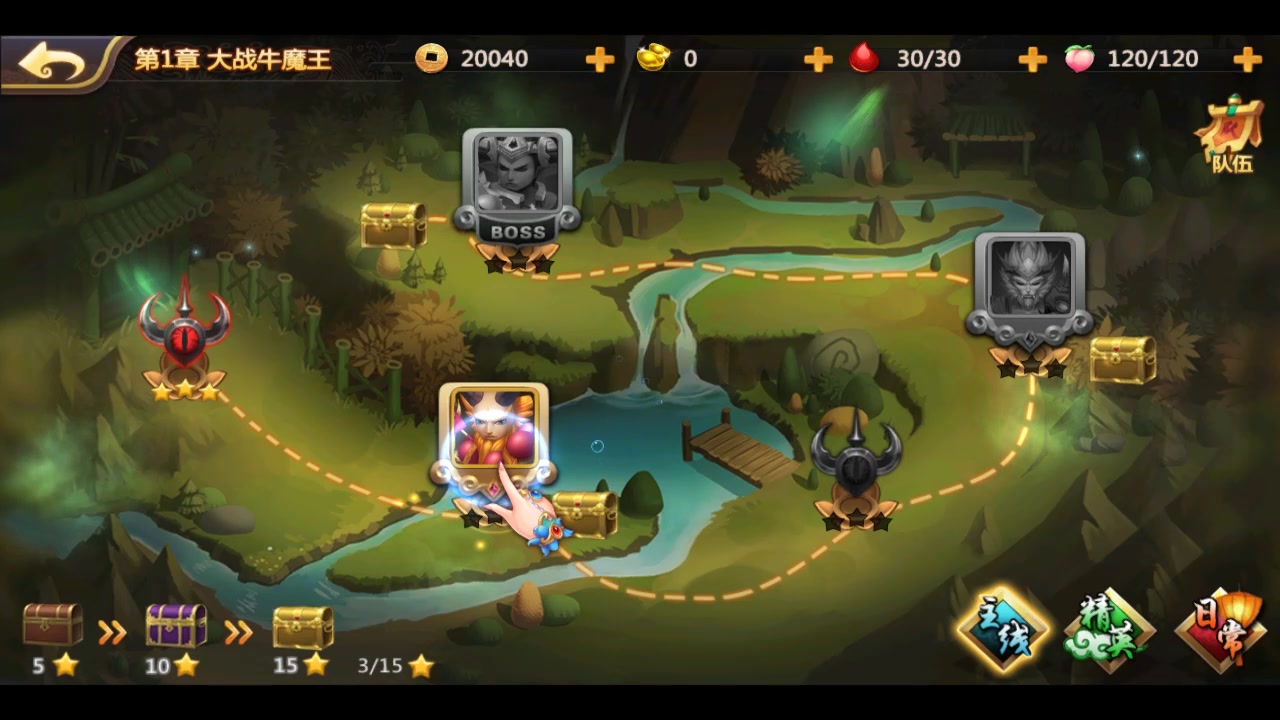Viewport: 1280px width, 720px height.
Task: Click the blood drop resource icon
Action: click(864, 58)
